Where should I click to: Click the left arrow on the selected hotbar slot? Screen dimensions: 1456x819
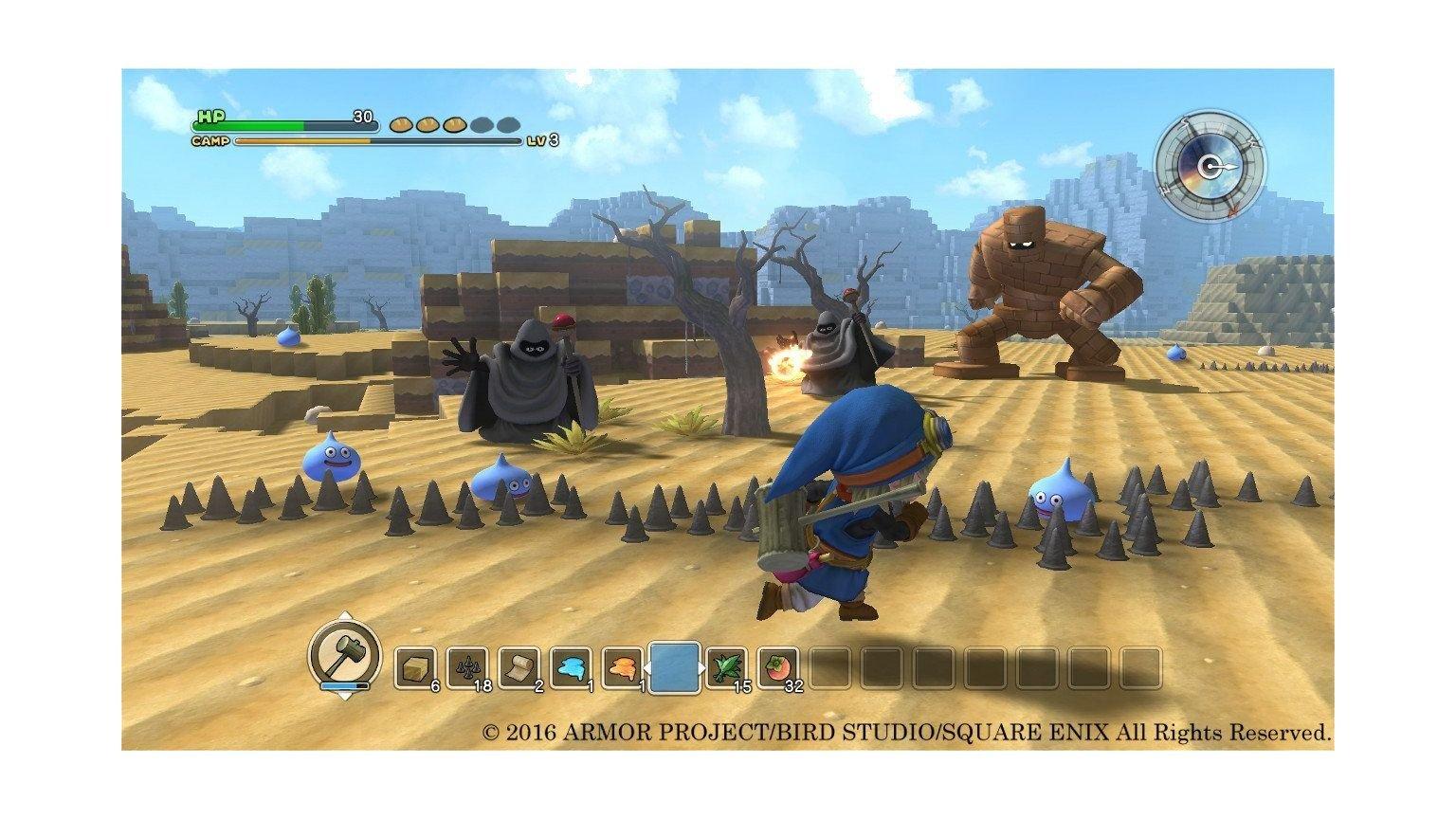click(x=646, y=667)
